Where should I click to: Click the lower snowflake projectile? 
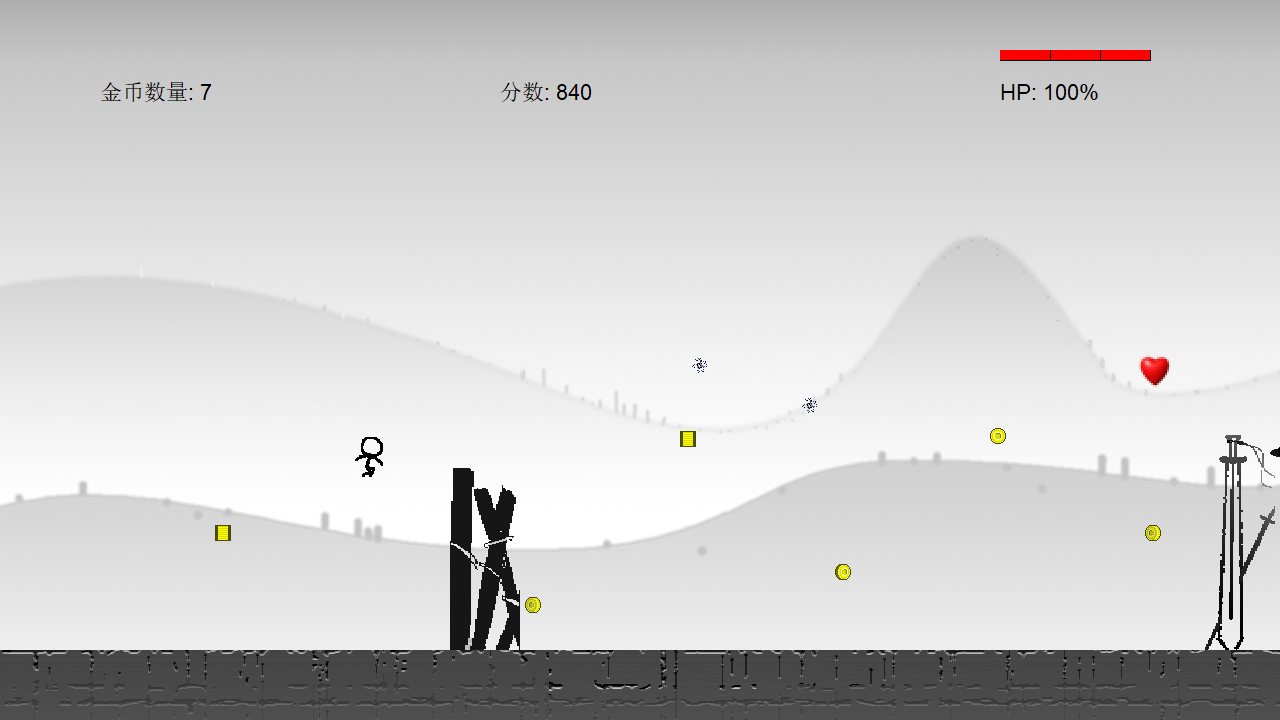pos(810,405)
